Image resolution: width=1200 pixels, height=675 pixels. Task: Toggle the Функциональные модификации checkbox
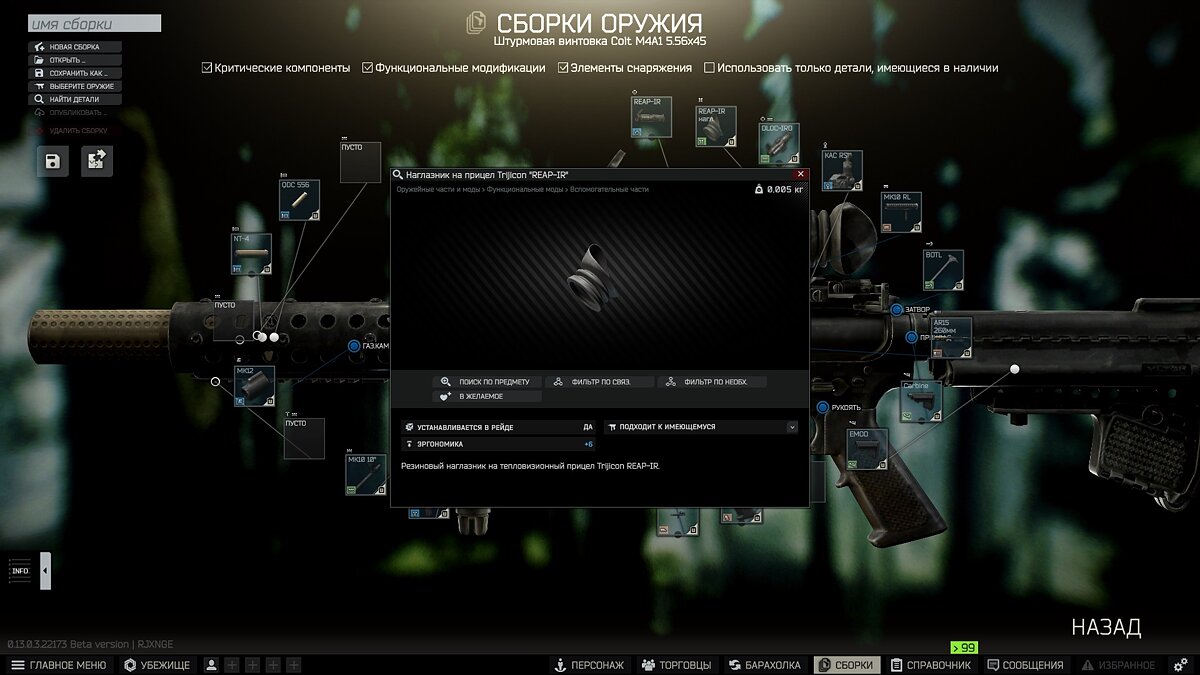point(368,68)
